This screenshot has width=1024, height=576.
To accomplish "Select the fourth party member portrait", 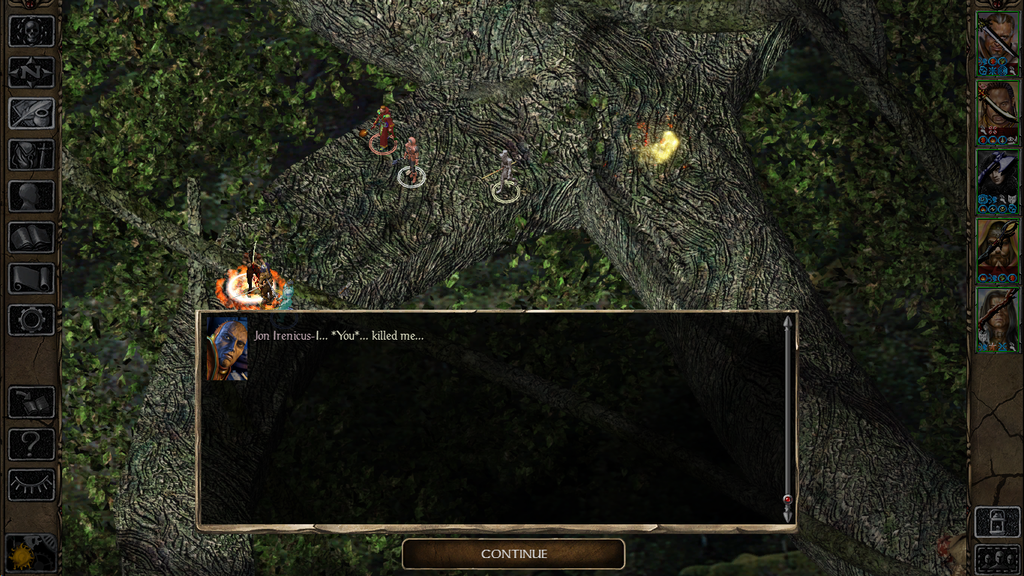I will click(x=997, y=251).
